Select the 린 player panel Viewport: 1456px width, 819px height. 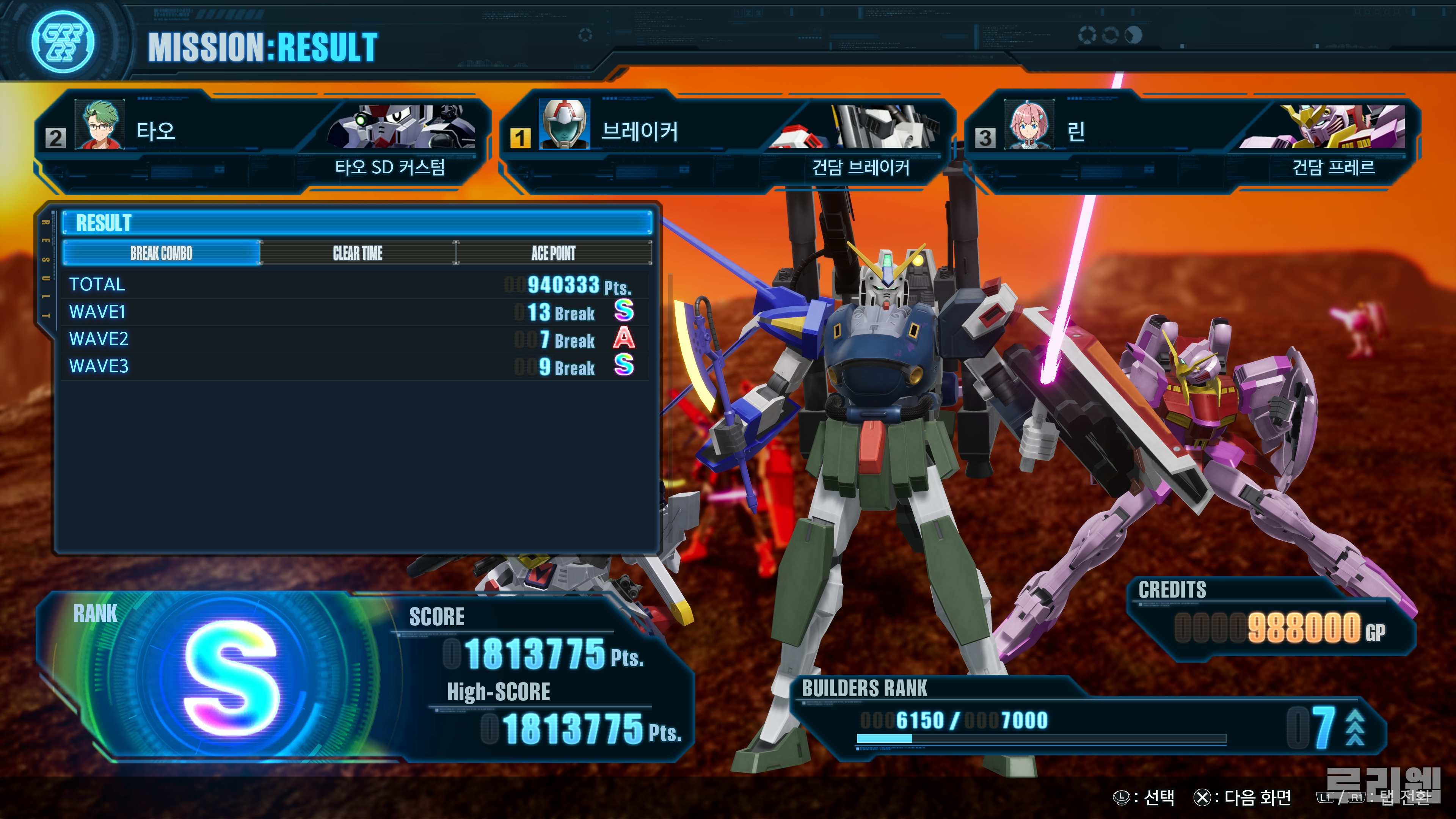click(x=1192, y=141)
